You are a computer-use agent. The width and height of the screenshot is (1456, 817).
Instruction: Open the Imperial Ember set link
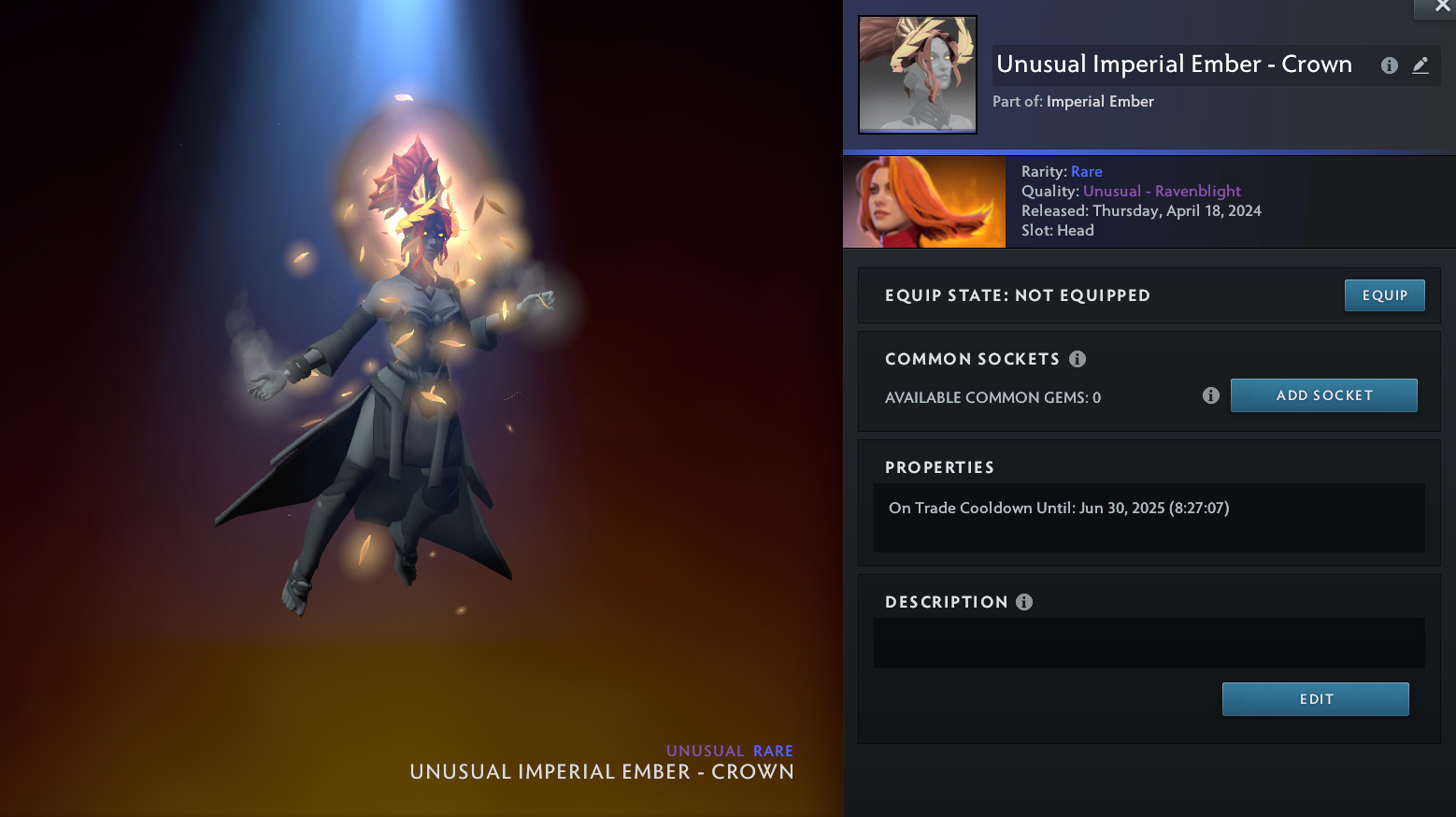point(1100,102)
